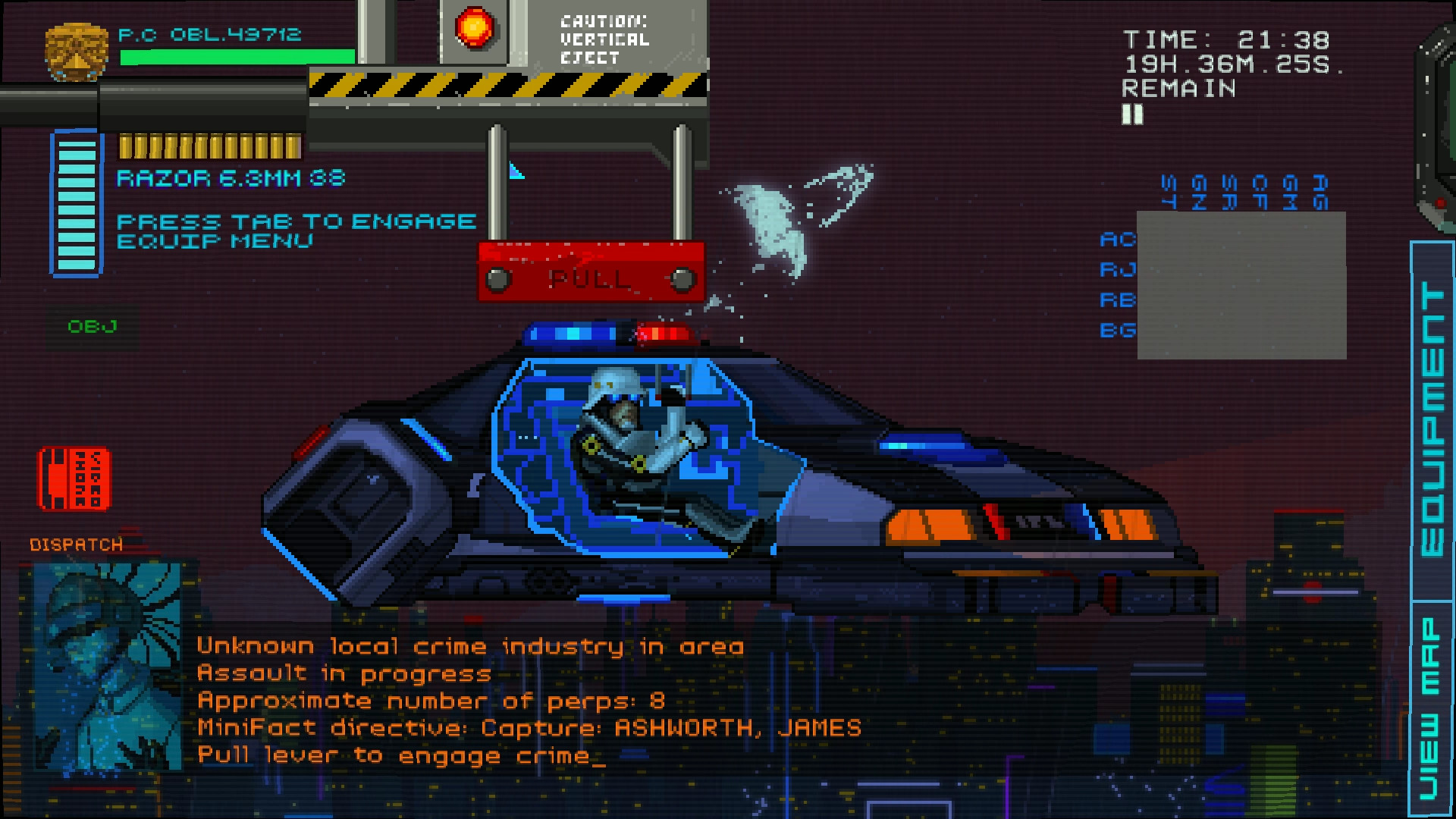Click the Razor 6.3mm ammo rounds icon

(212, 146)
